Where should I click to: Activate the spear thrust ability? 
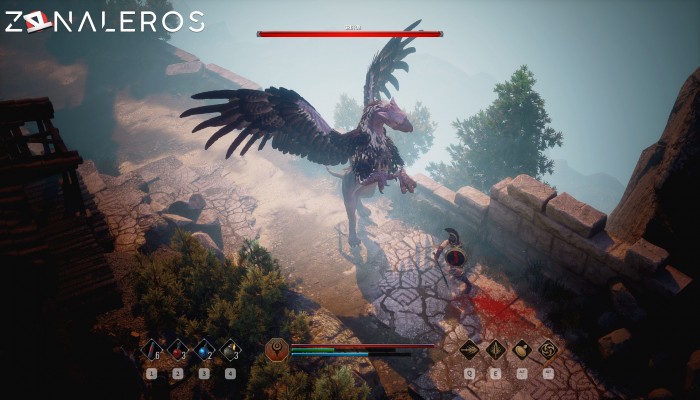click(x=495, y=350)
